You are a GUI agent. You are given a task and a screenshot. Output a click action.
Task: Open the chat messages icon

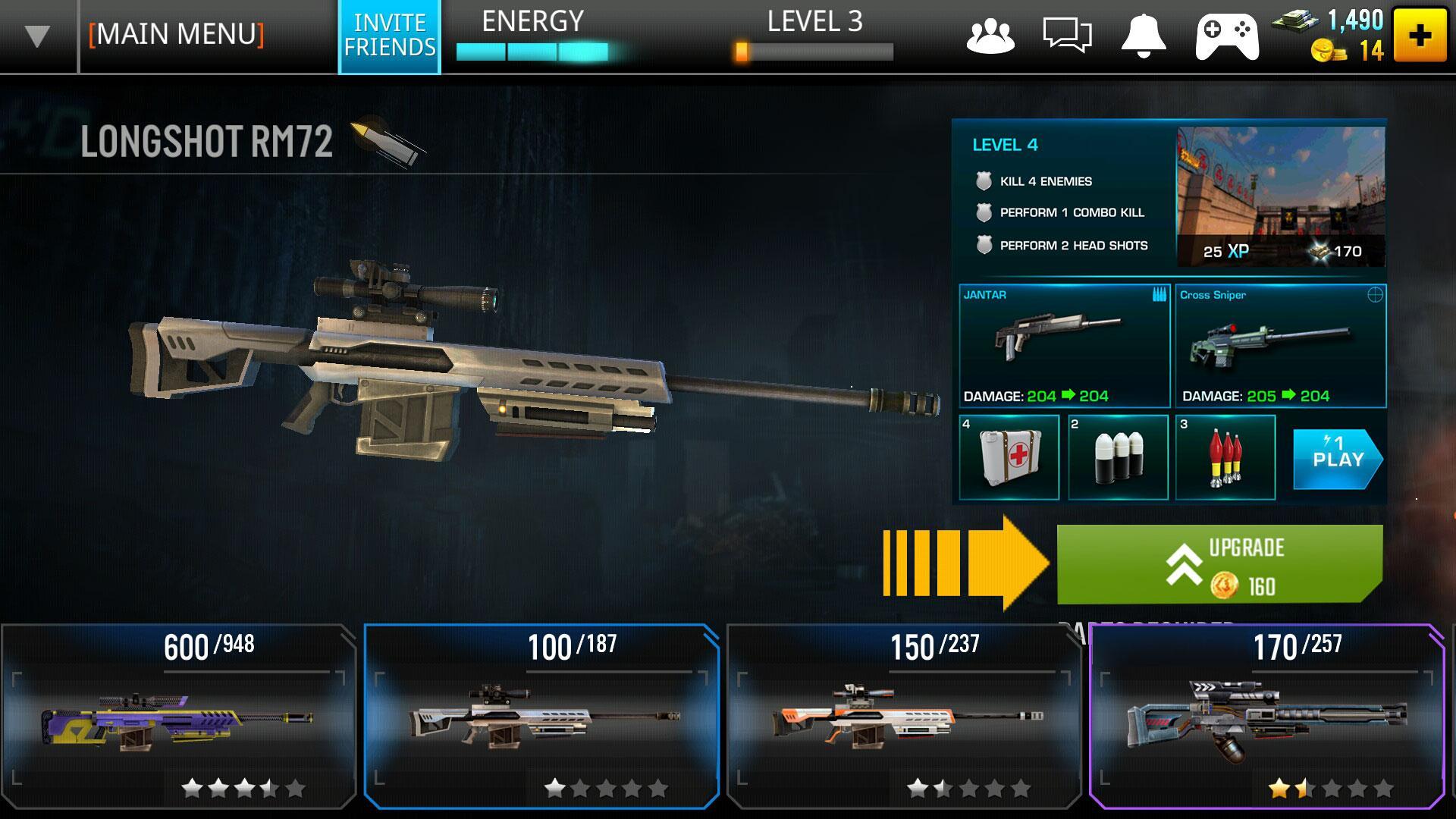point(1065,34)
